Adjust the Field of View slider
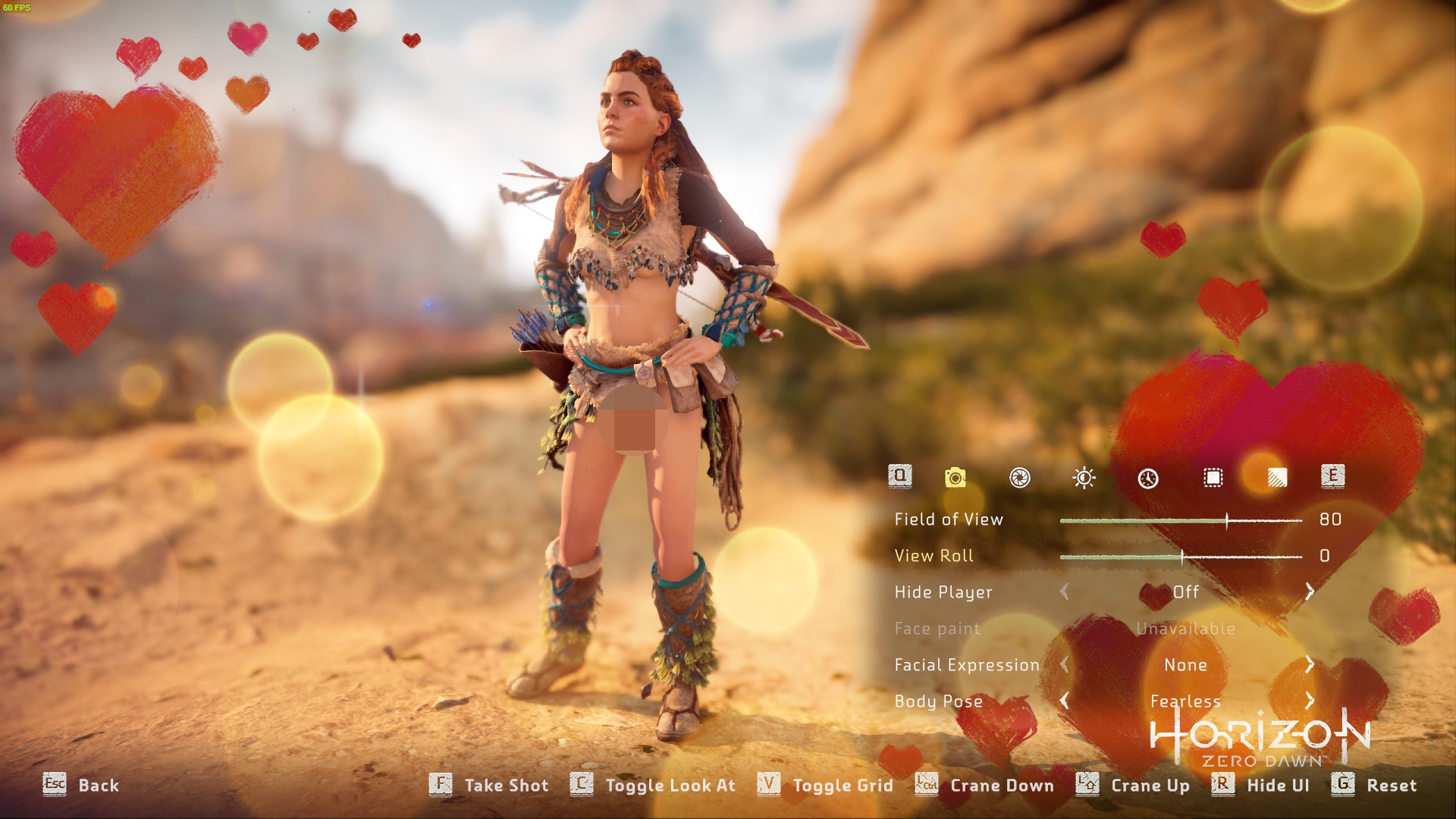 click(1226, 520)
